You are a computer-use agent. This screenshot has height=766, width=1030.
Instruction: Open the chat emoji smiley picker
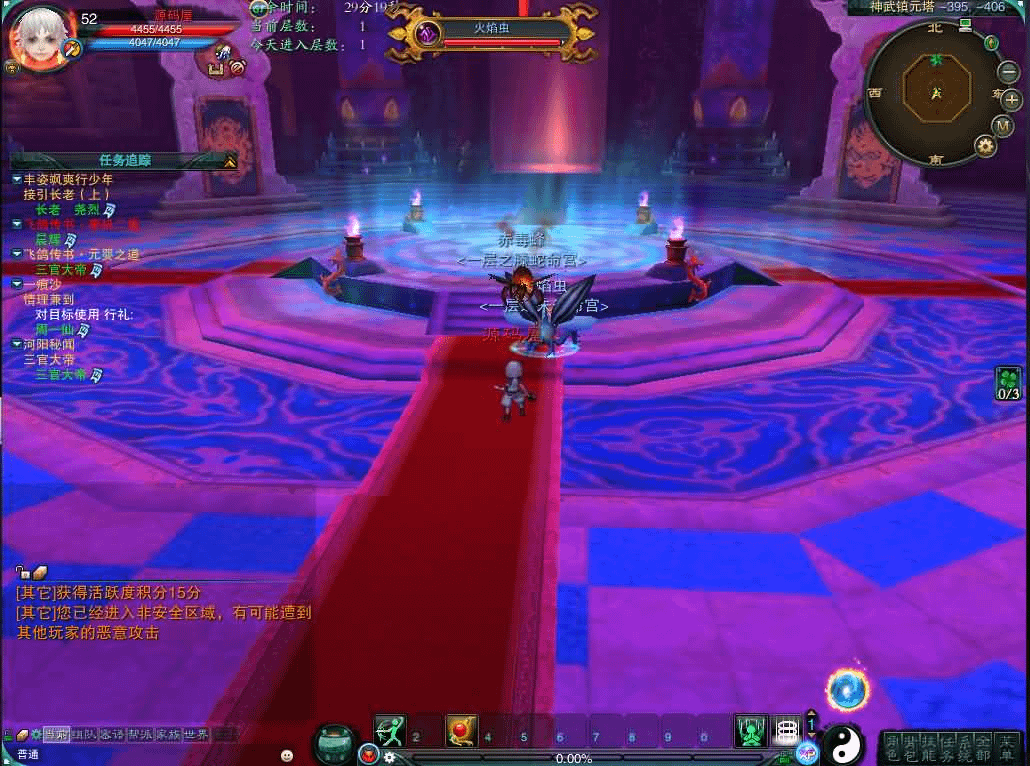click(287, 754)
